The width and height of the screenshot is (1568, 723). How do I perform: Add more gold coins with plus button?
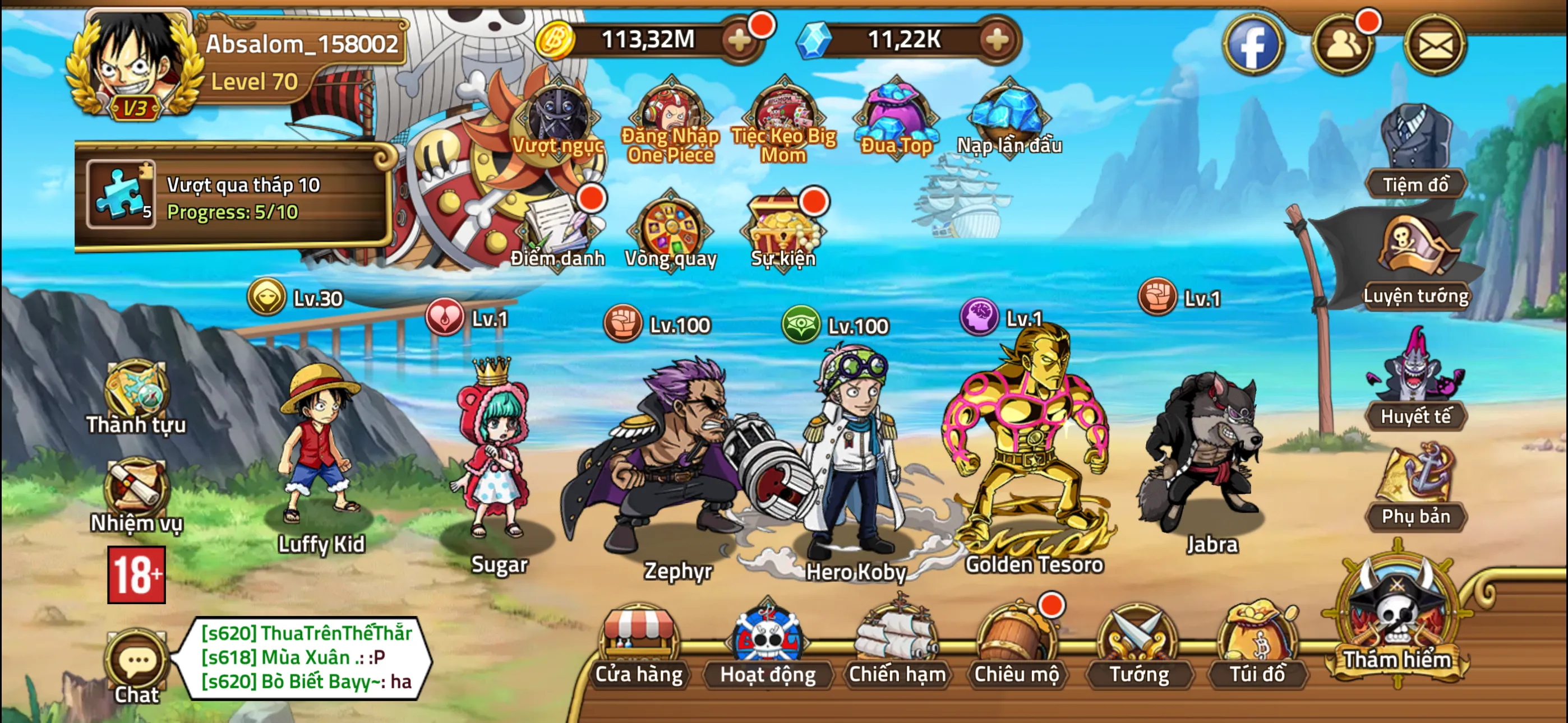tap(740, 40)
